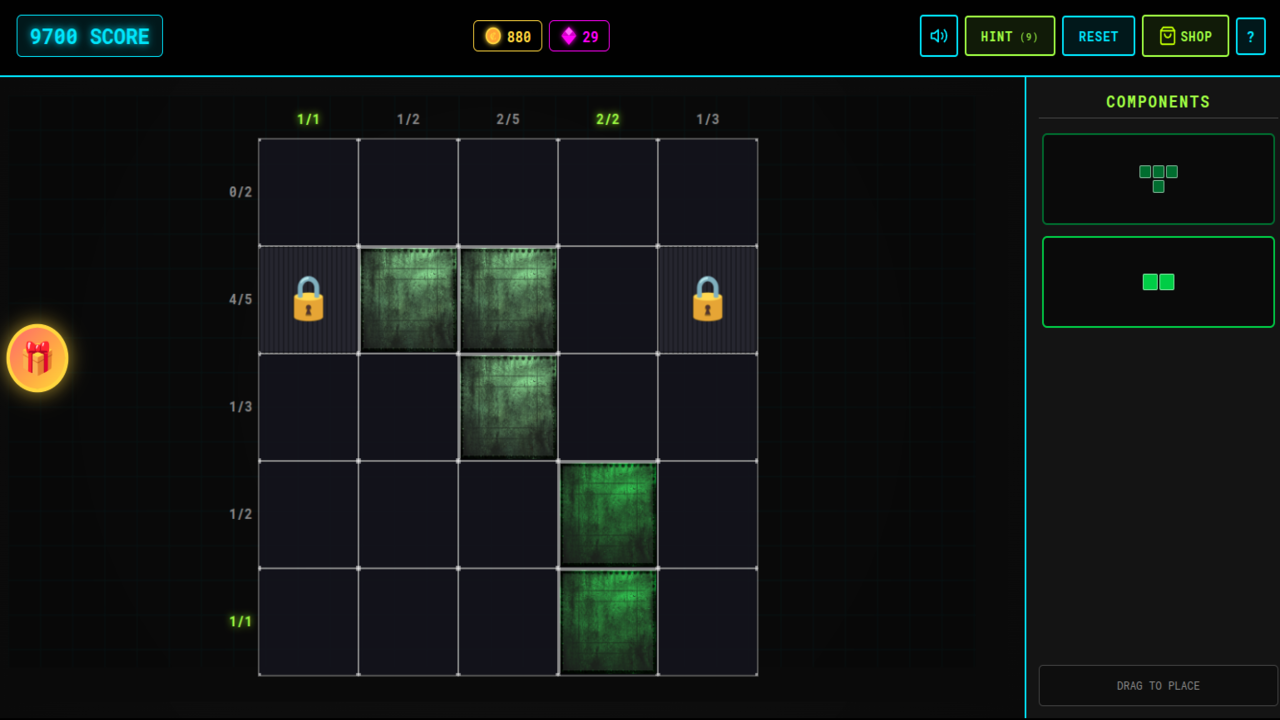The height and width of the screenshot is (720, 1280).
Task: Click the left padlock on the locked cell
Action: coord(308,299)
